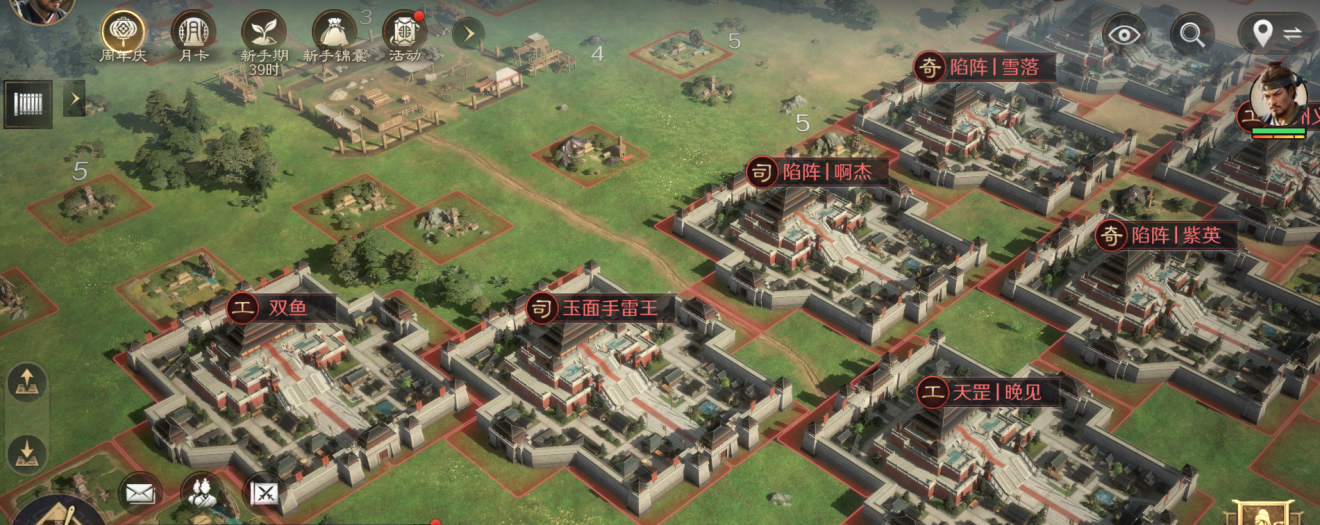Screen dimensions: 1320x525
Task: Click the layer up arrow button
Action: (x=27, y=382)
